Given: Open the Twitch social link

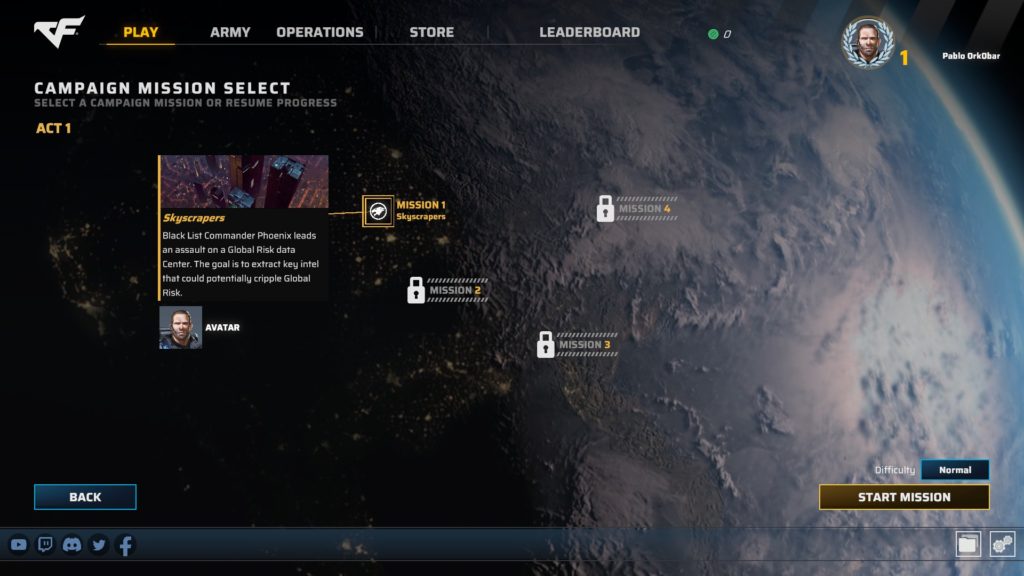Looking at the screenshot, I should pos(45,545).
